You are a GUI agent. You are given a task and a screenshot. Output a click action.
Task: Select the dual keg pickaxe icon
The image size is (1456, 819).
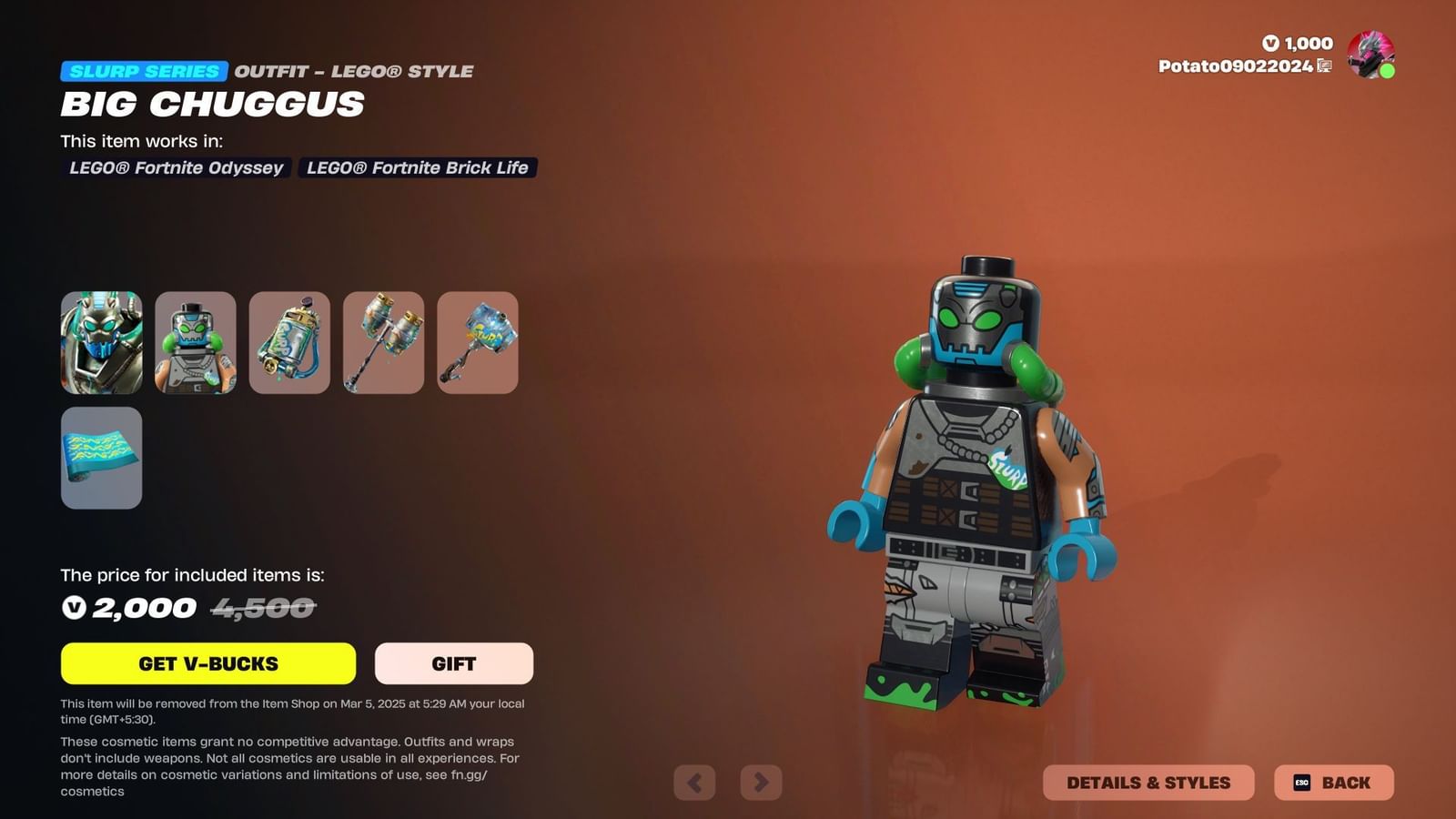[383, 343]
